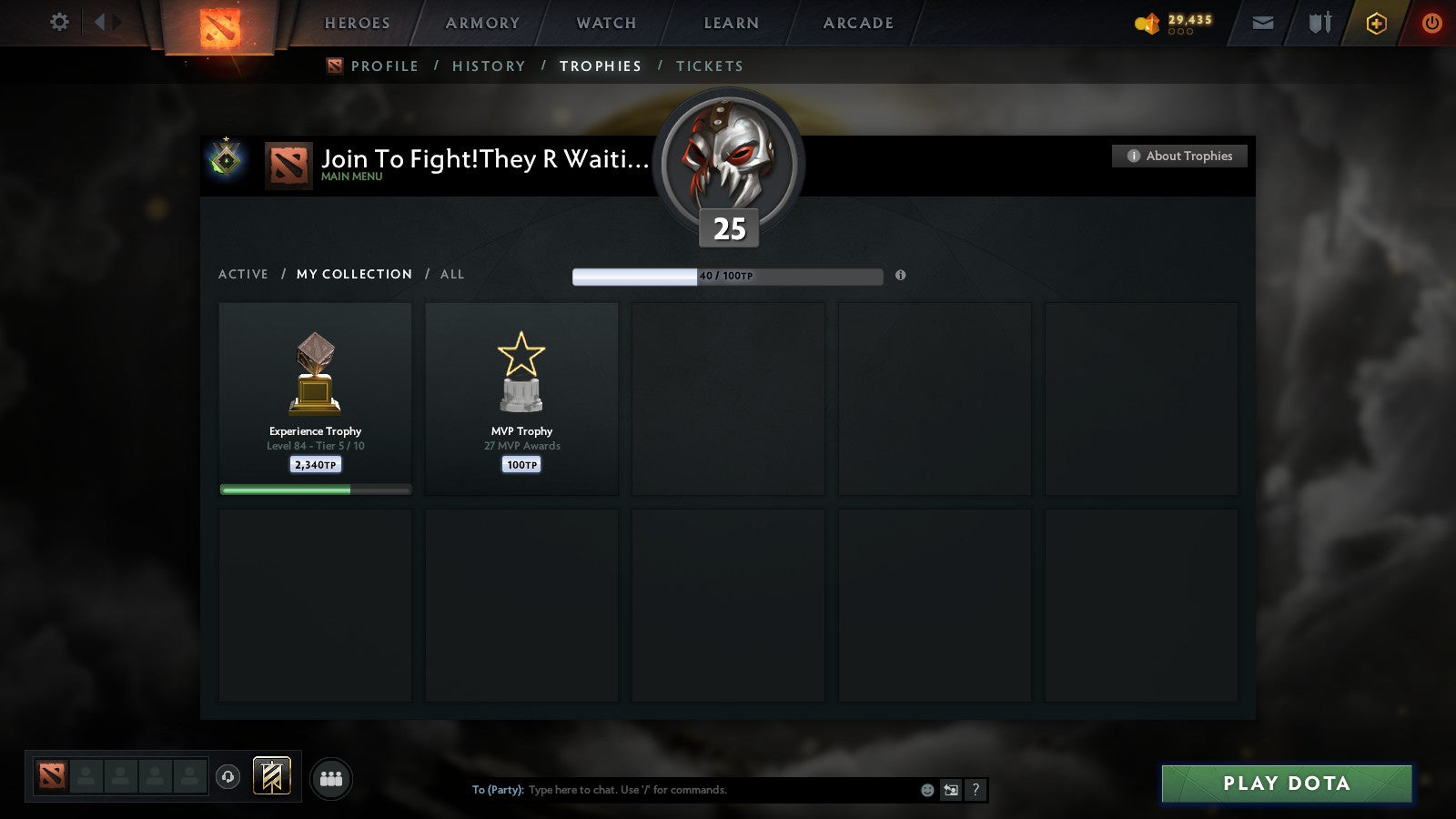
Task: Expand trophy progress info via small i icon
Action: click(x=901, y=276)
